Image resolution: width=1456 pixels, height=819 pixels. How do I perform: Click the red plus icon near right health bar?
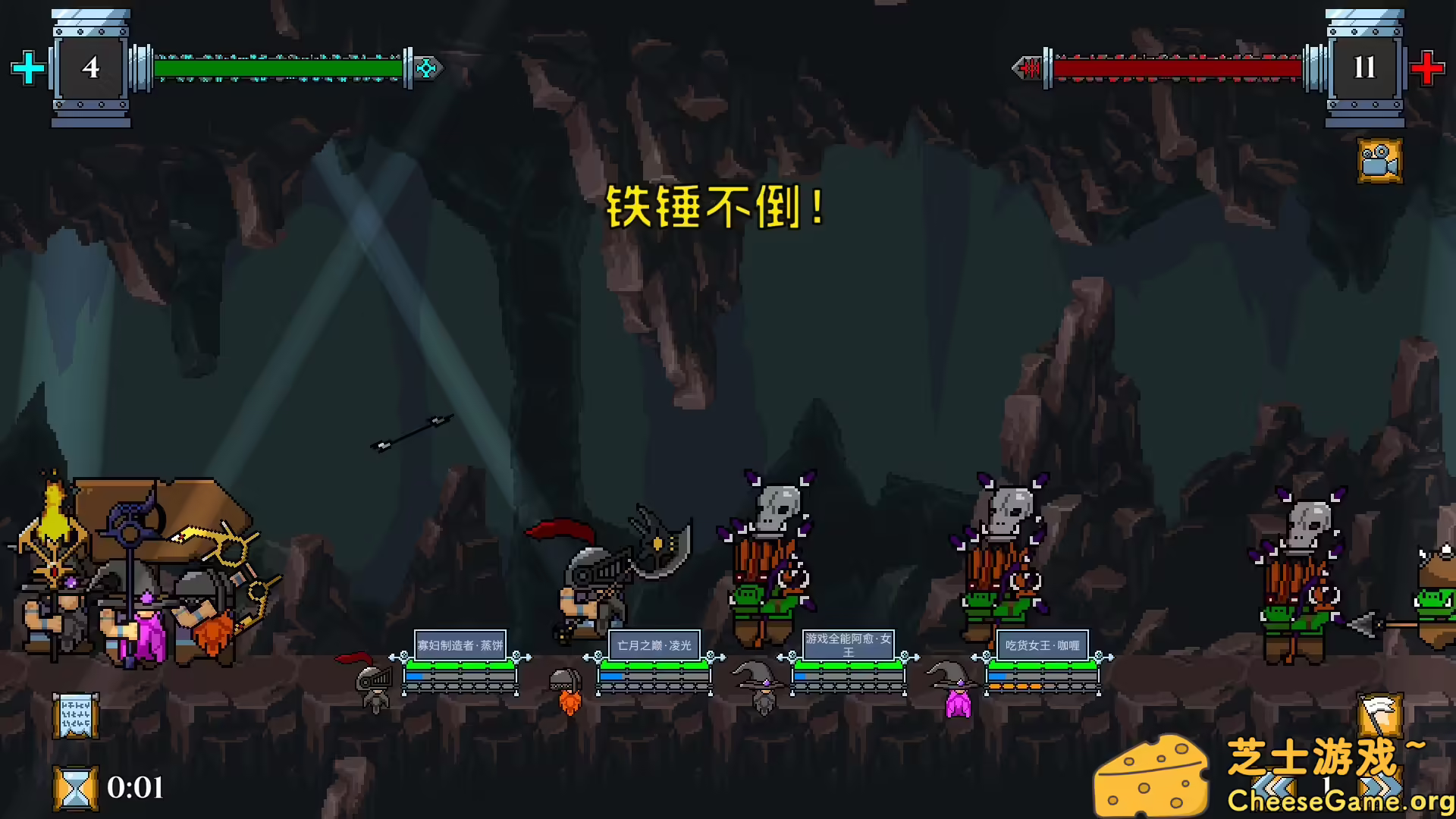(1428, 67)
